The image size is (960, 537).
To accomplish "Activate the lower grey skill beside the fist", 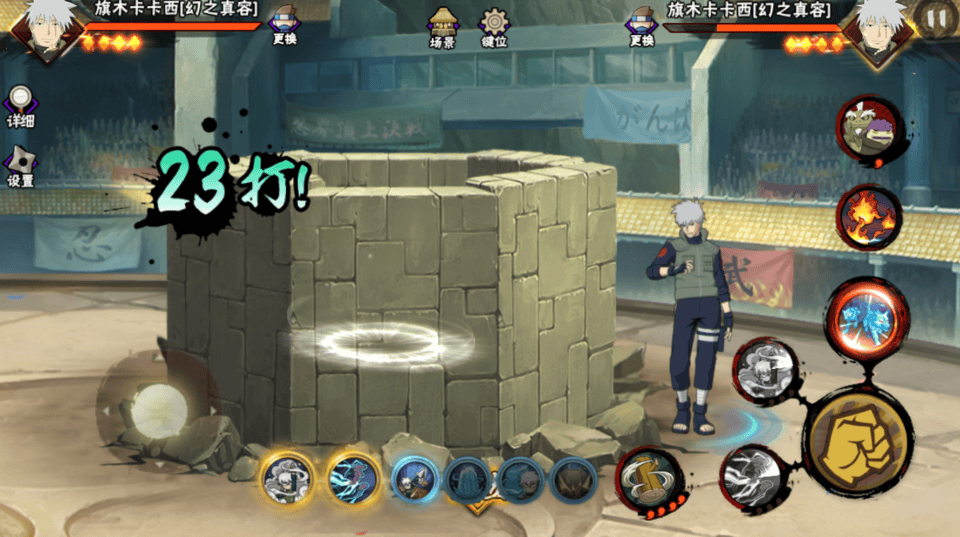I will pos(752,474).
